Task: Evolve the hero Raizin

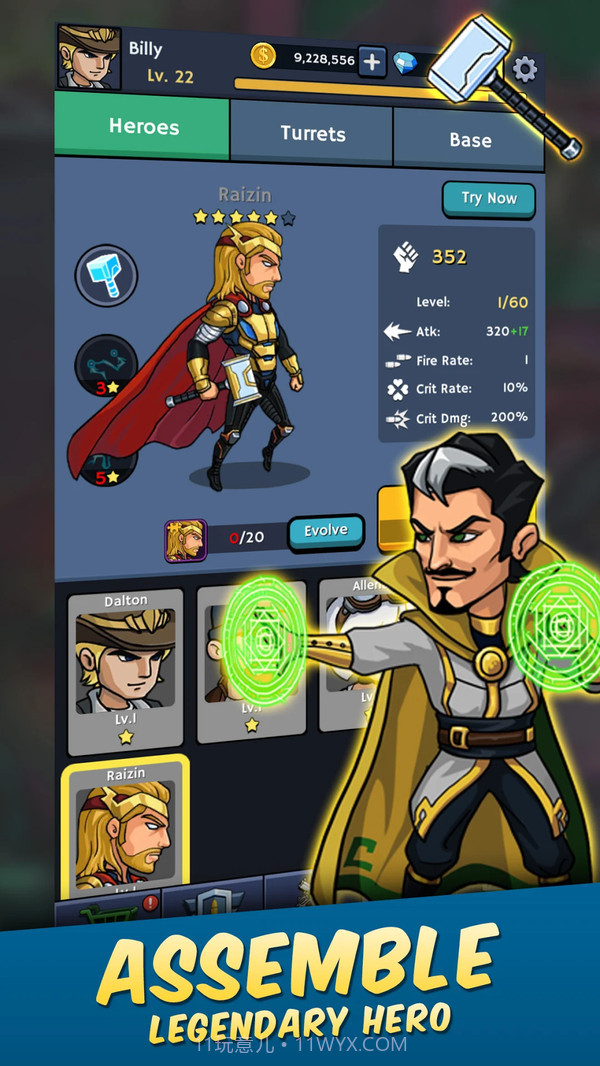Action: point(325,531)
